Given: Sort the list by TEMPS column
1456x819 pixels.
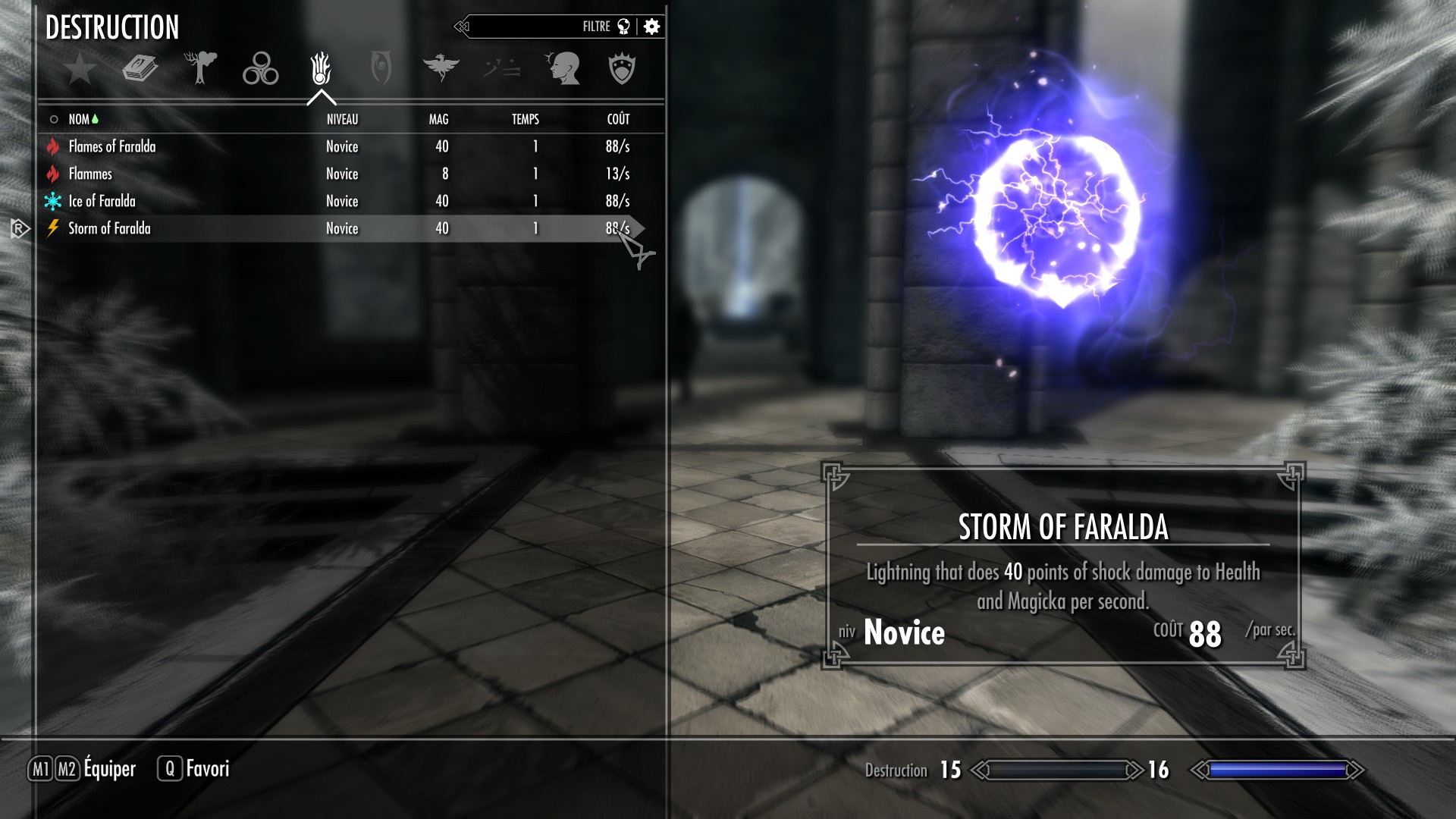Looking at the screenshot, I should (x=525, y=119).
